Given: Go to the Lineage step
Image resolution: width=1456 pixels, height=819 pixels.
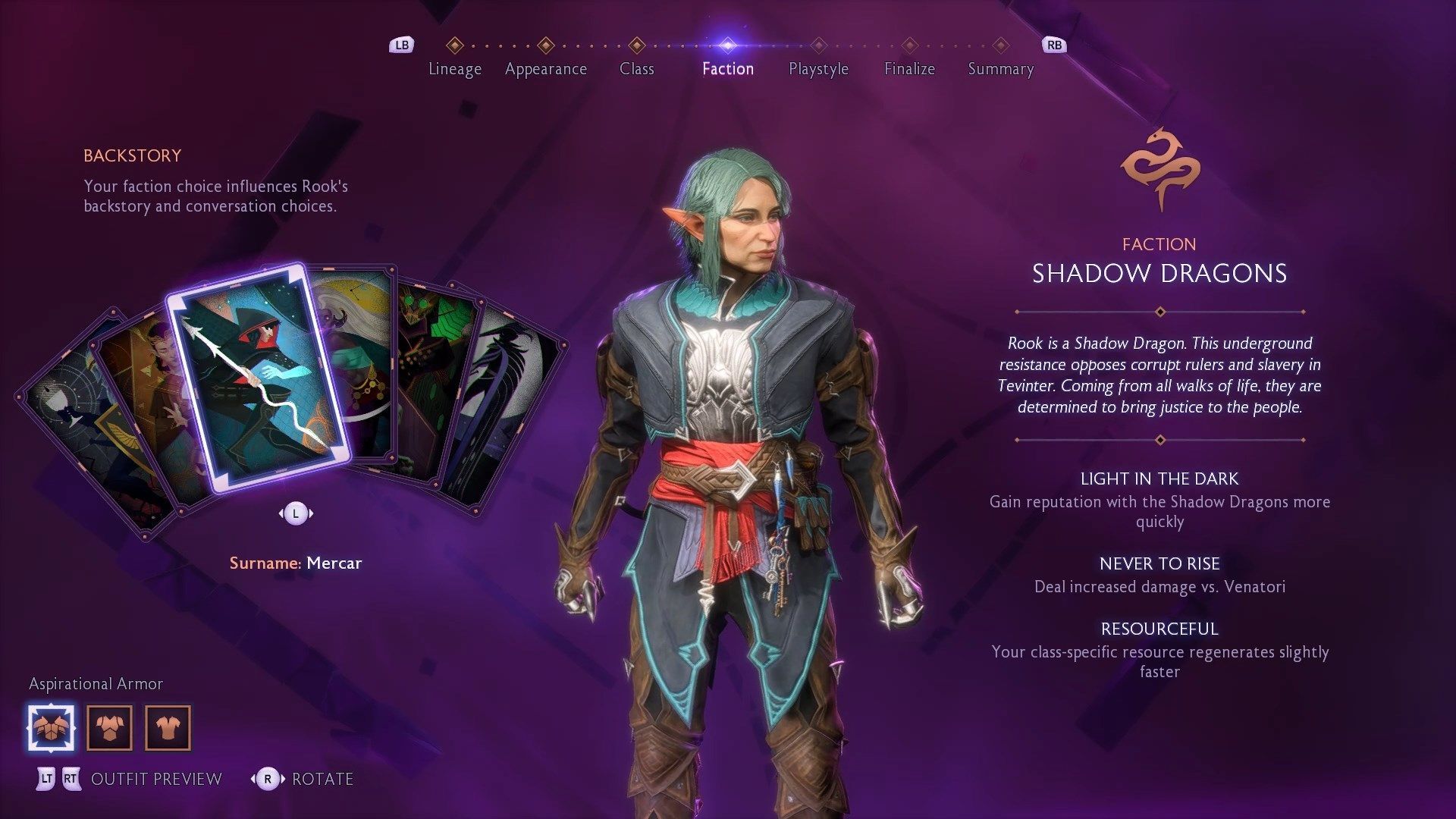Looking at the screenshot, I should pyautogui.click(x=454, y=68).
